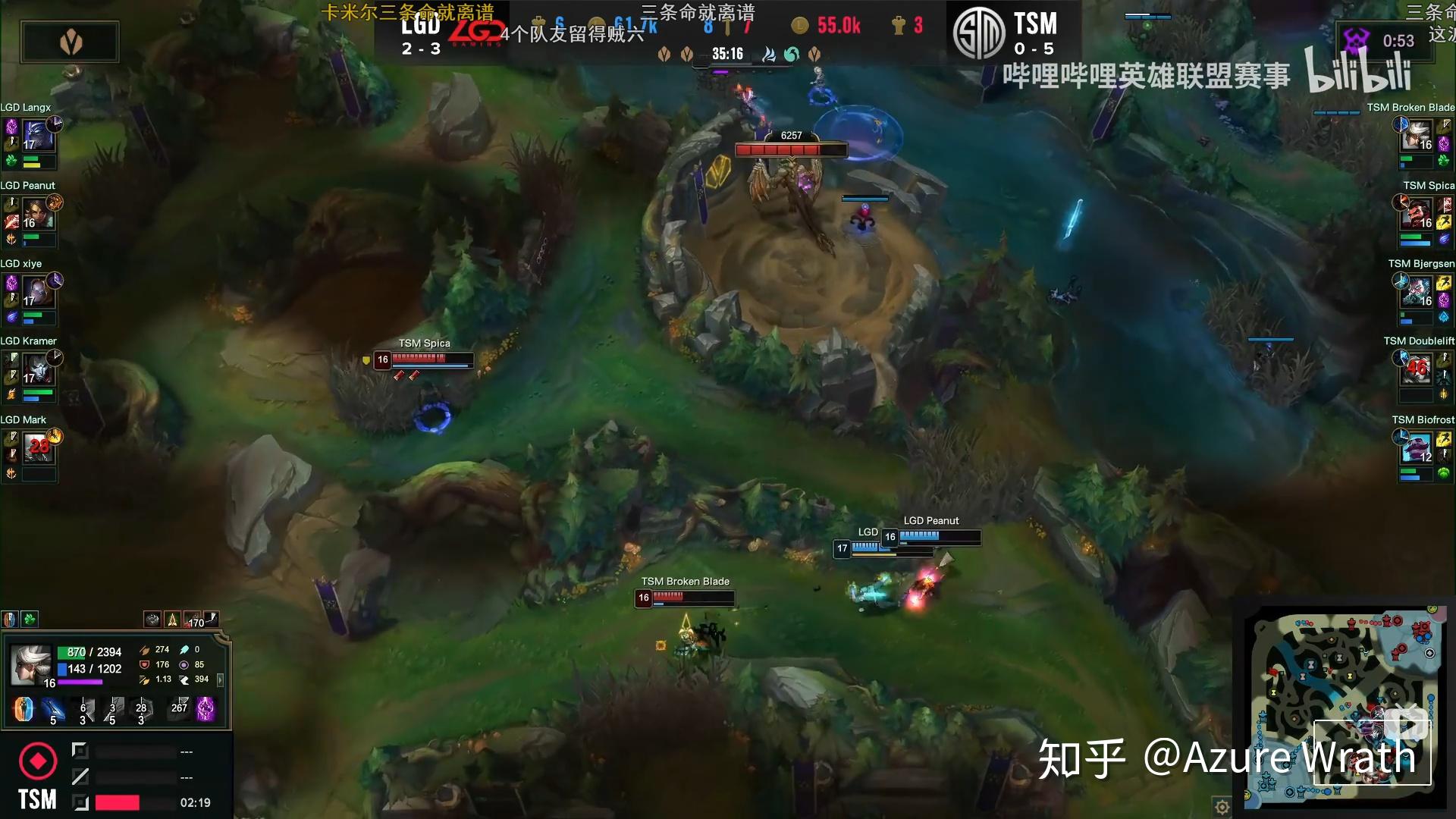Select LGD Kramer's player portrait
This screenshot has width=1456, height=819.
(39, 370)
